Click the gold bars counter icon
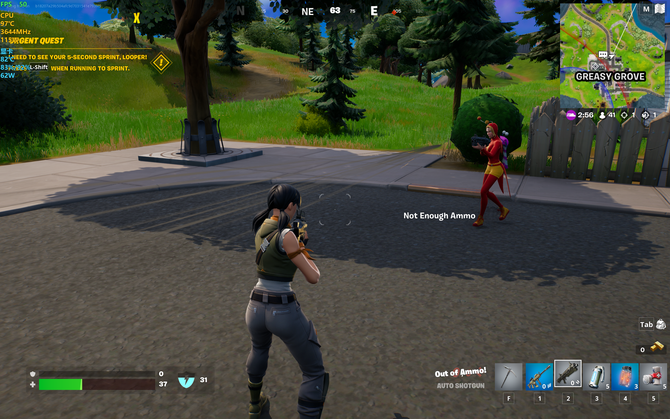The image size is (670, 419). (657, 347)
